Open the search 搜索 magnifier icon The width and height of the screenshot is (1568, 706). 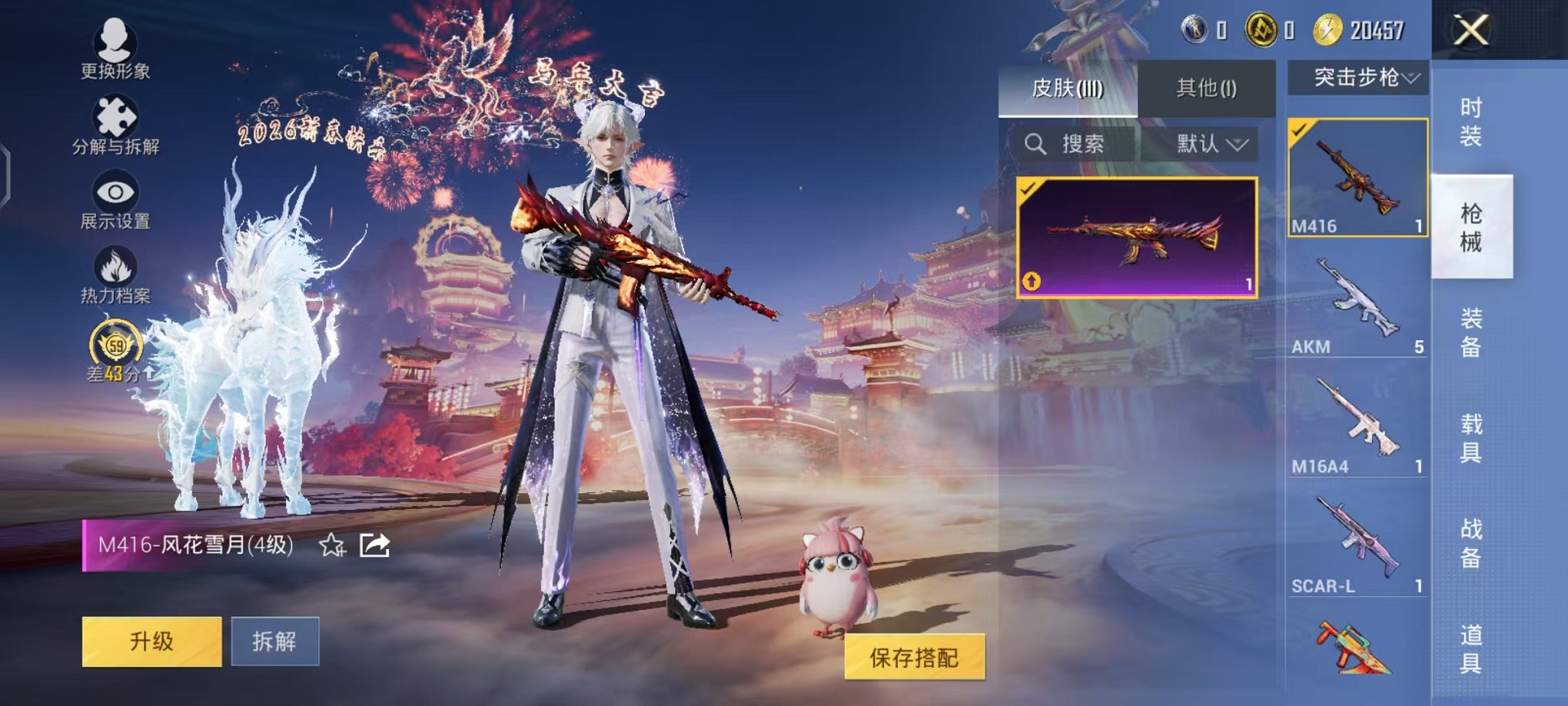click(1037, 145)
